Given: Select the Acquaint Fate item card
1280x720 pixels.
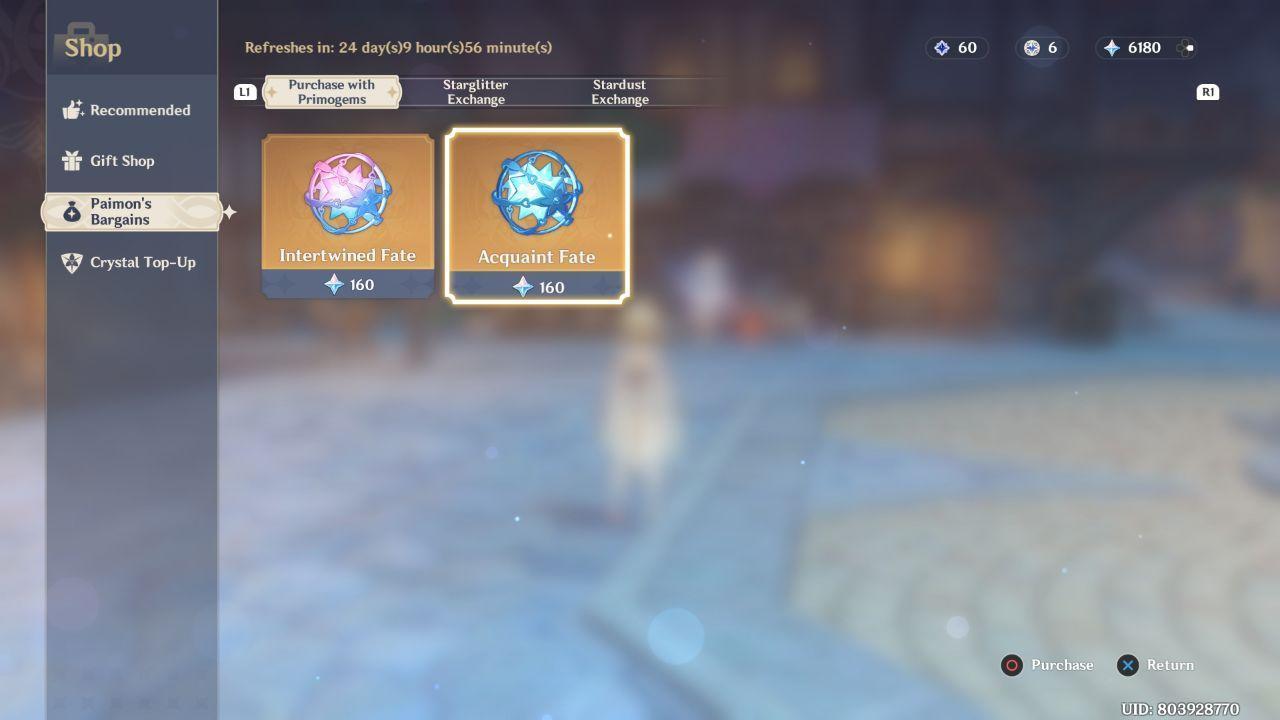Looking at the screenshot, I should pyautogui.click(x=537, y=215).
